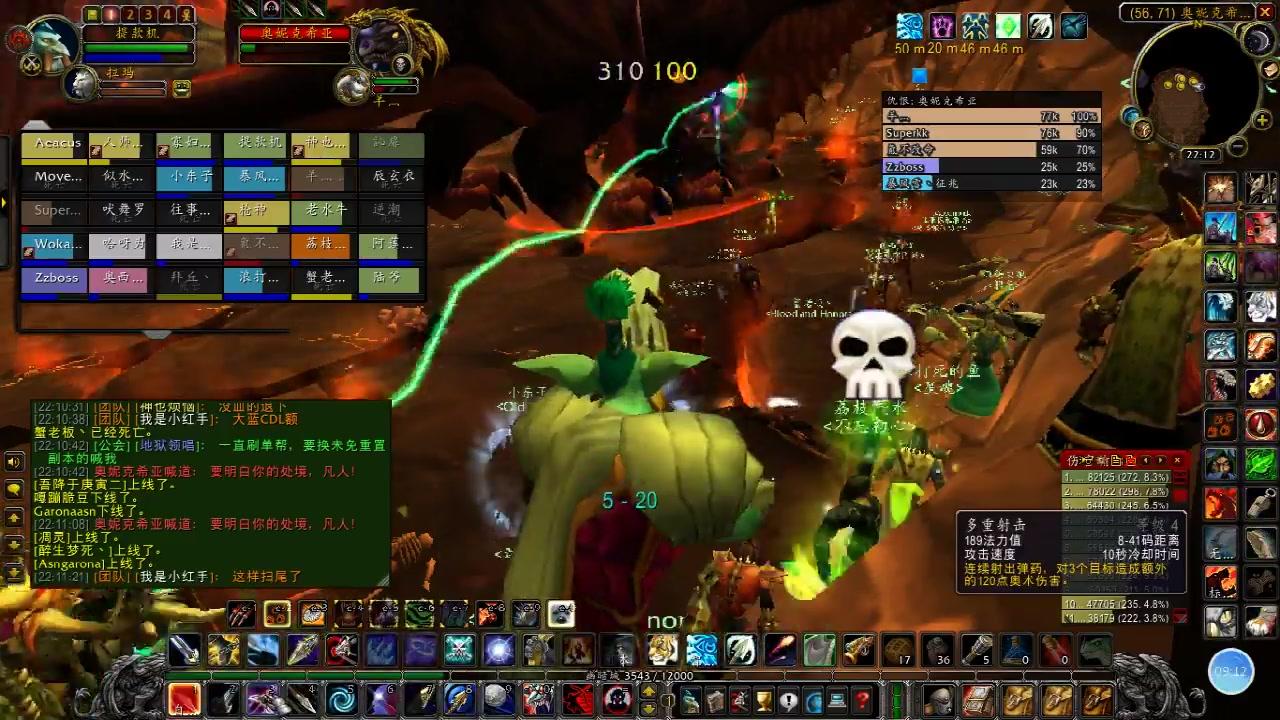Click the green crystal buff icon
Image resolution: width=1280 pixels, height=720 pixels.
coord(1009,26)
